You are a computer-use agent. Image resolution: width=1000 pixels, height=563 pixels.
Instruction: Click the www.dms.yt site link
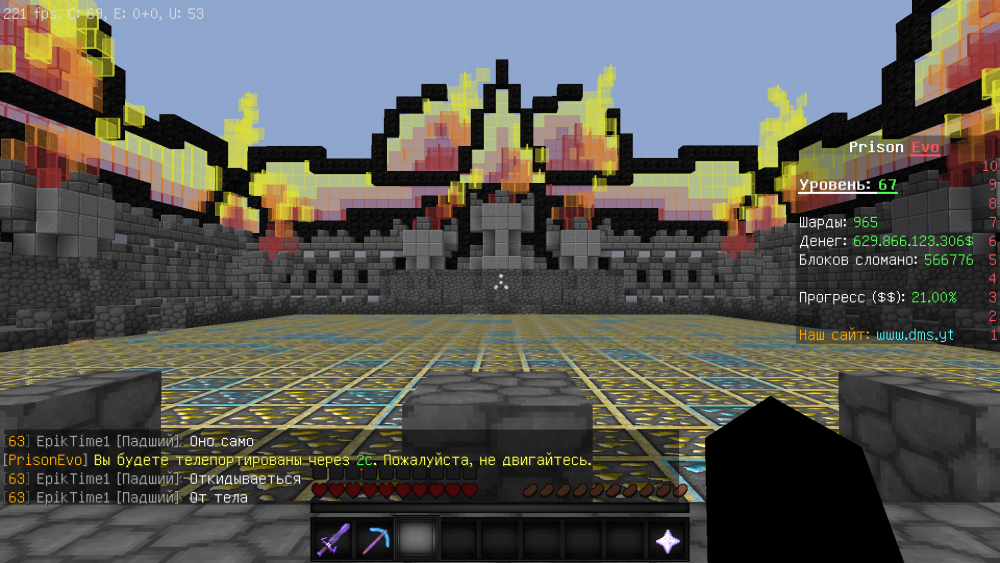point(914,335)
